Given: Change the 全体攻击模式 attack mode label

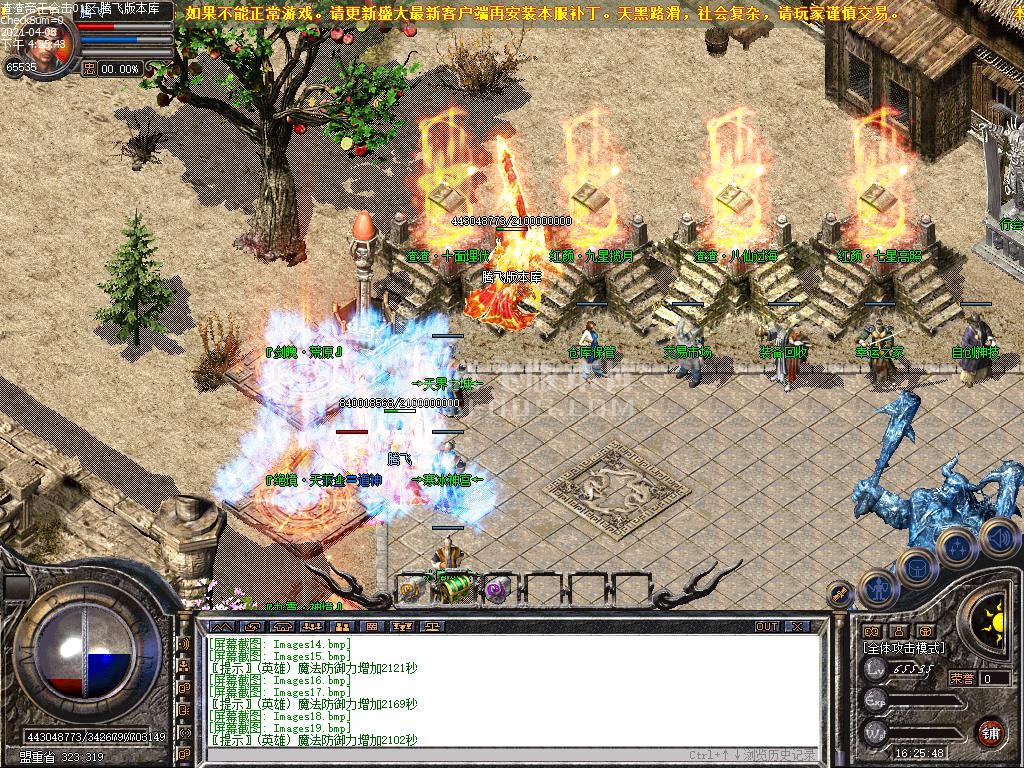Looking at the screenshot, I should tap(903, 648).
